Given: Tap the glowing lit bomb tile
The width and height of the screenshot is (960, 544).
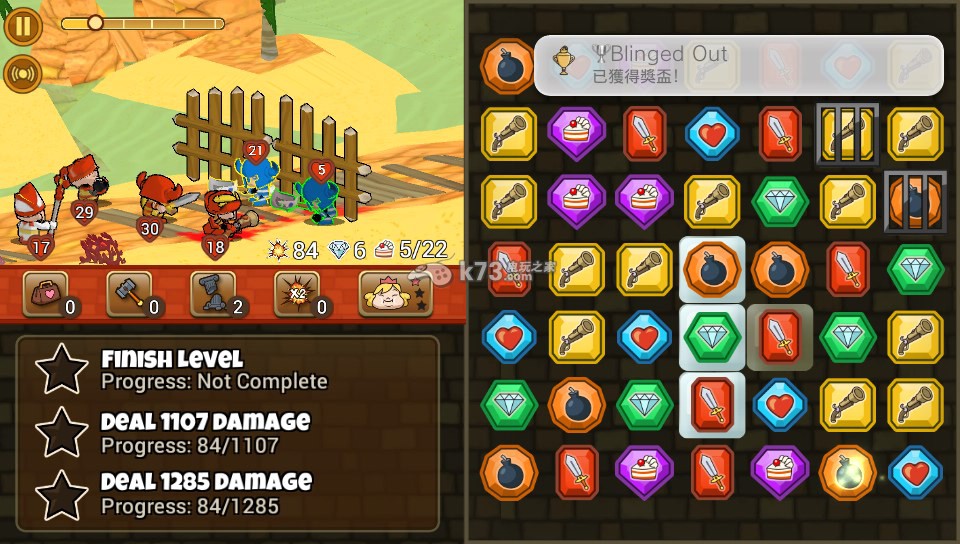Looking at the screenshot, I should 847,473.
